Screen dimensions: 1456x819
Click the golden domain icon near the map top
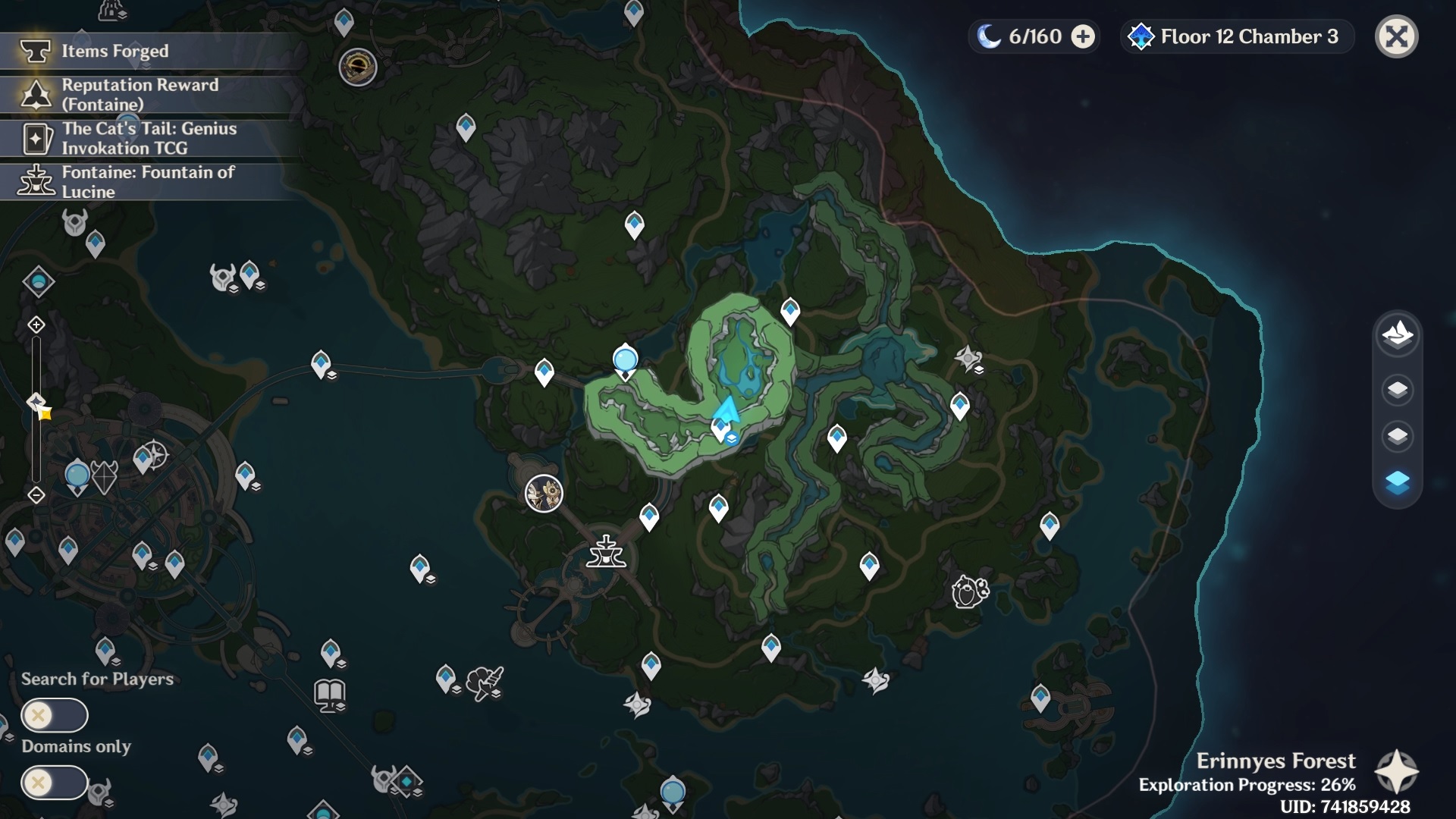pos(358,68)
